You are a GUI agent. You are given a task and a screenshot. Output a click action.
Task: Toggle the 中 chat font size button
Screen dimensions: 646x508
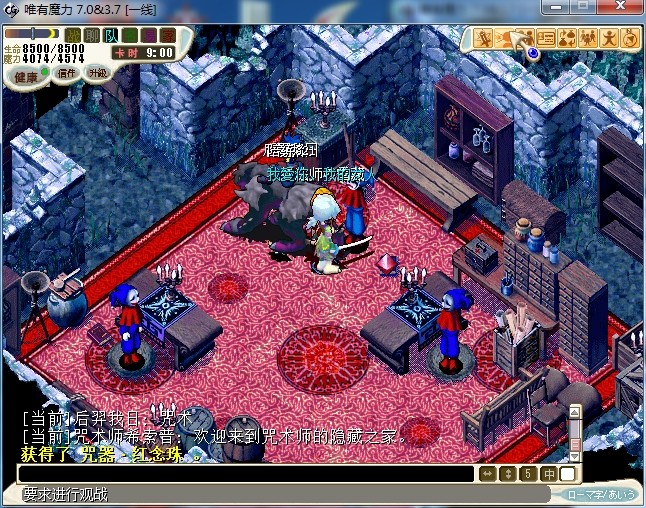point(549,474)
